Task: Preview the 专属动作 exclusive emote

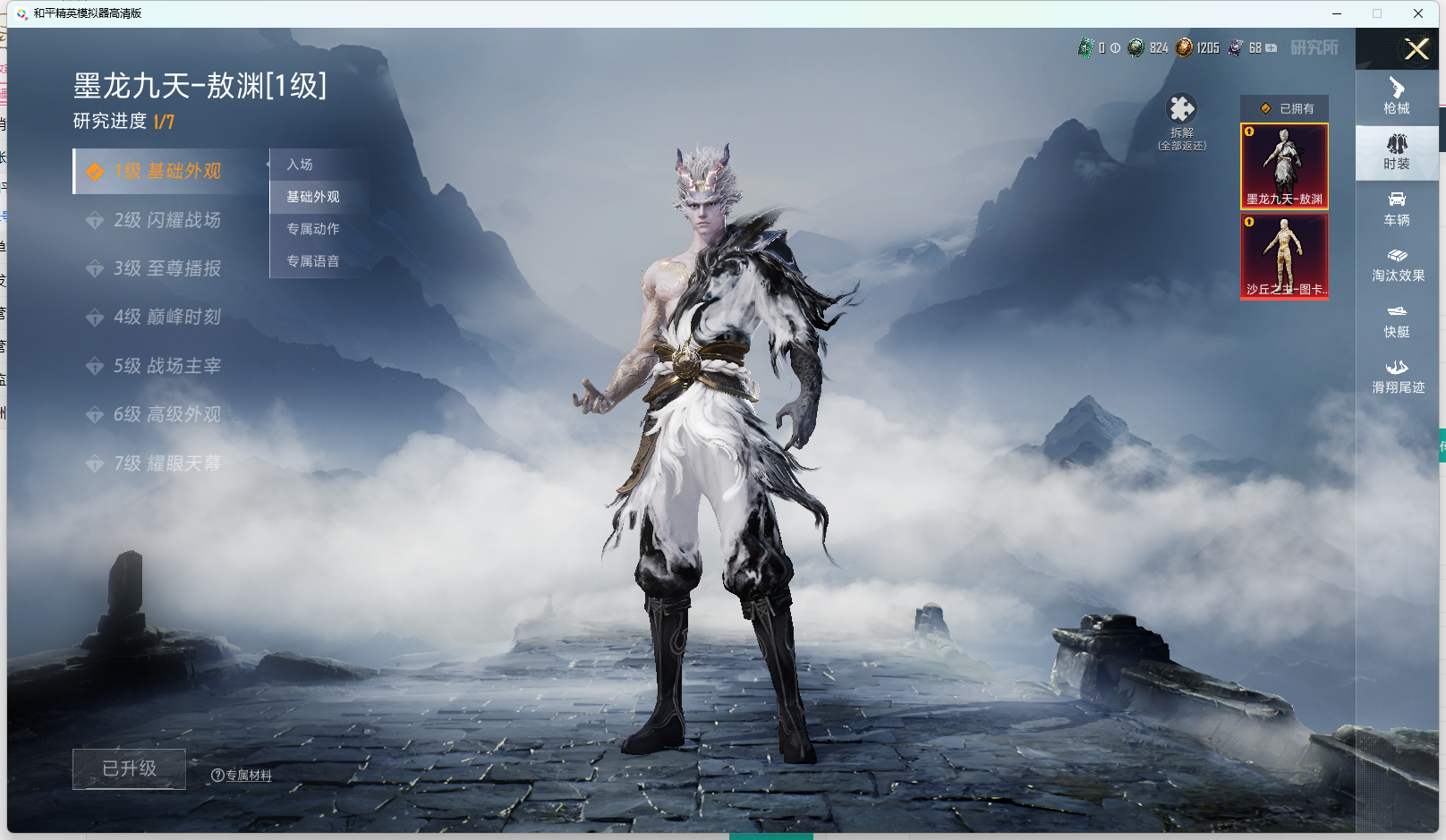Action: [x=313, y=229]
